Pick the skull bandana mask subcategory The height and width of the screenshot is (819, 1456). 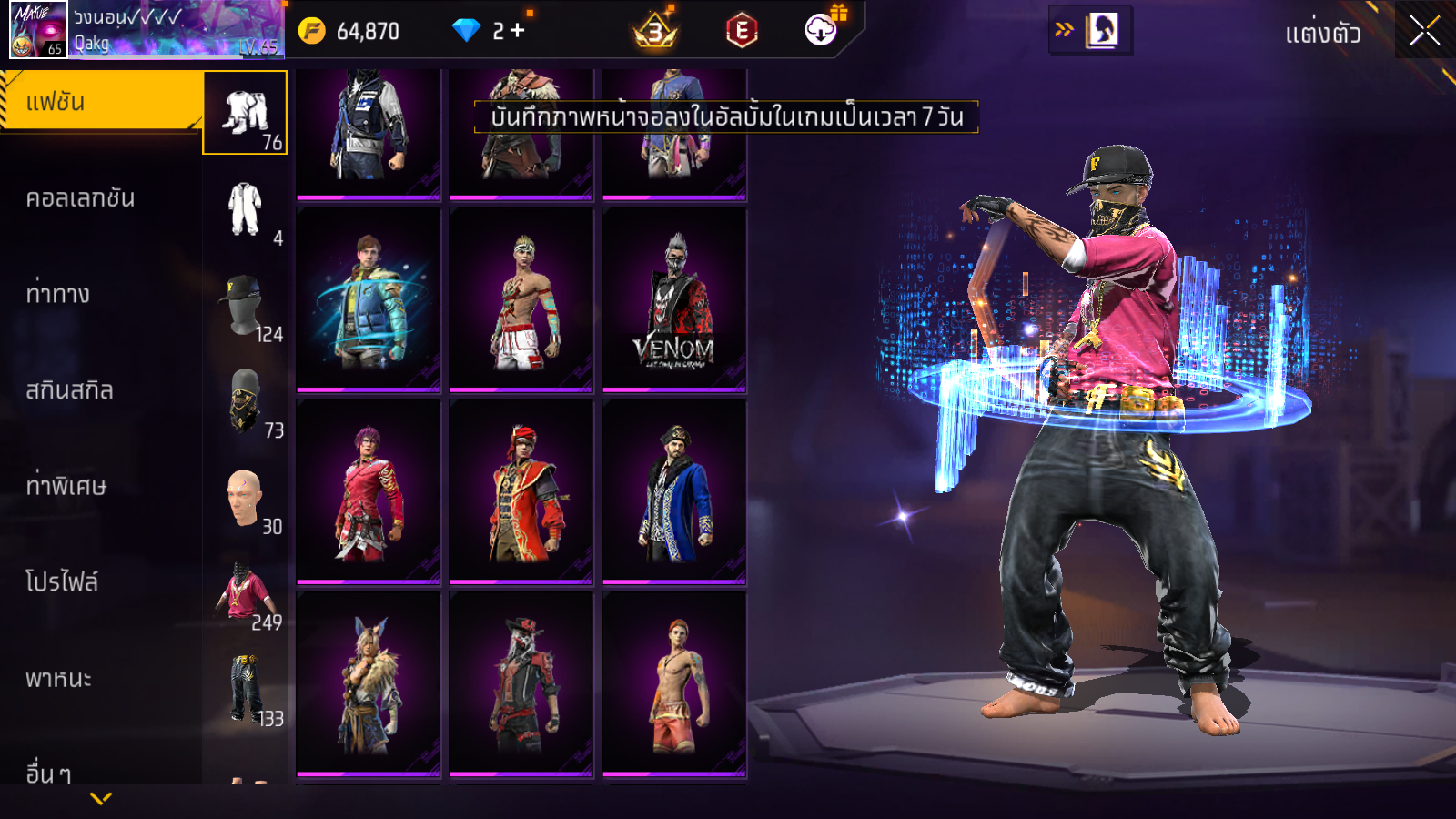click(245, 402)
